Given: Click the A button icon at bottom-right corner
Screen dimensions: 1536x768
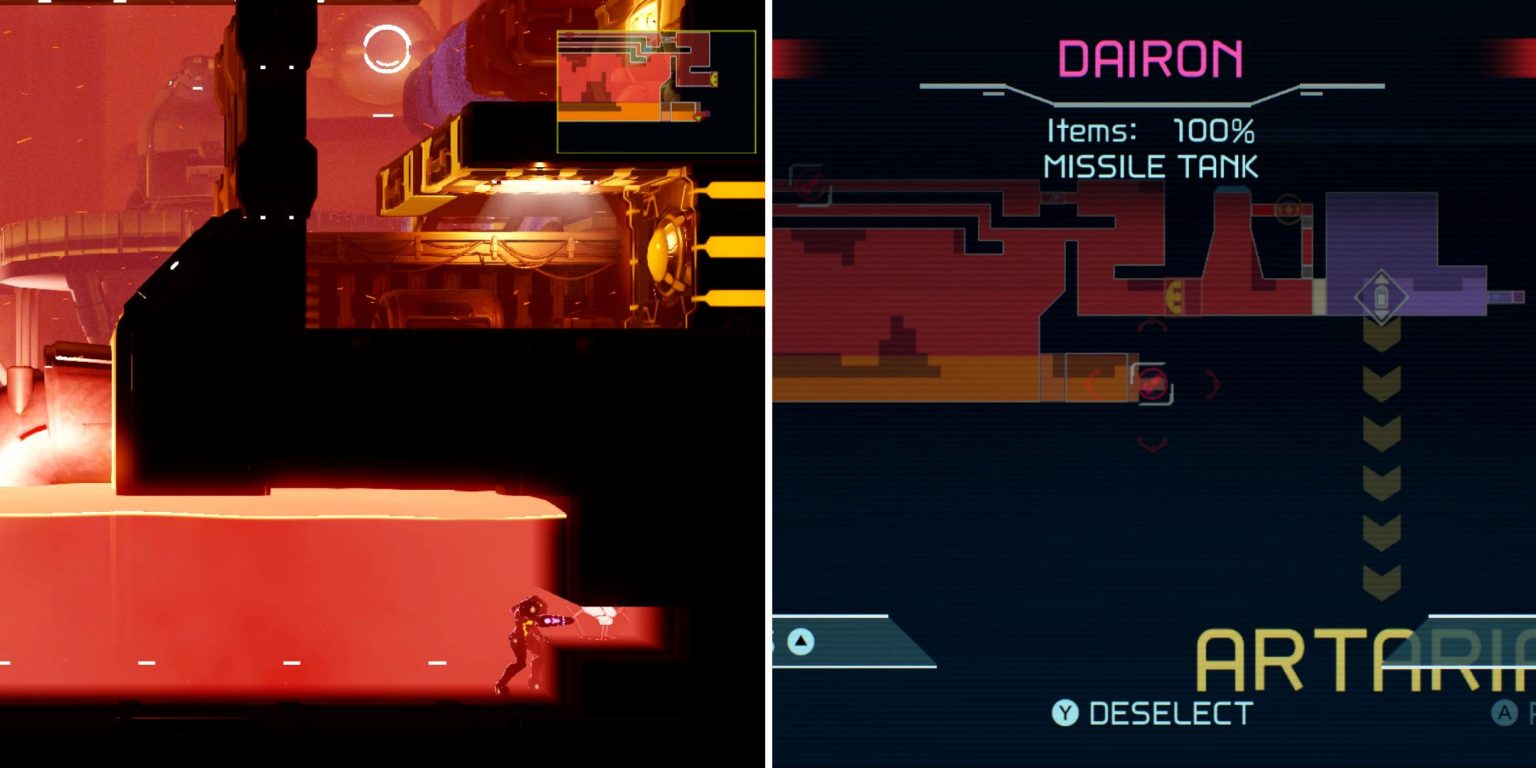Looking at the screenshot, I should tap(1503, 712).
